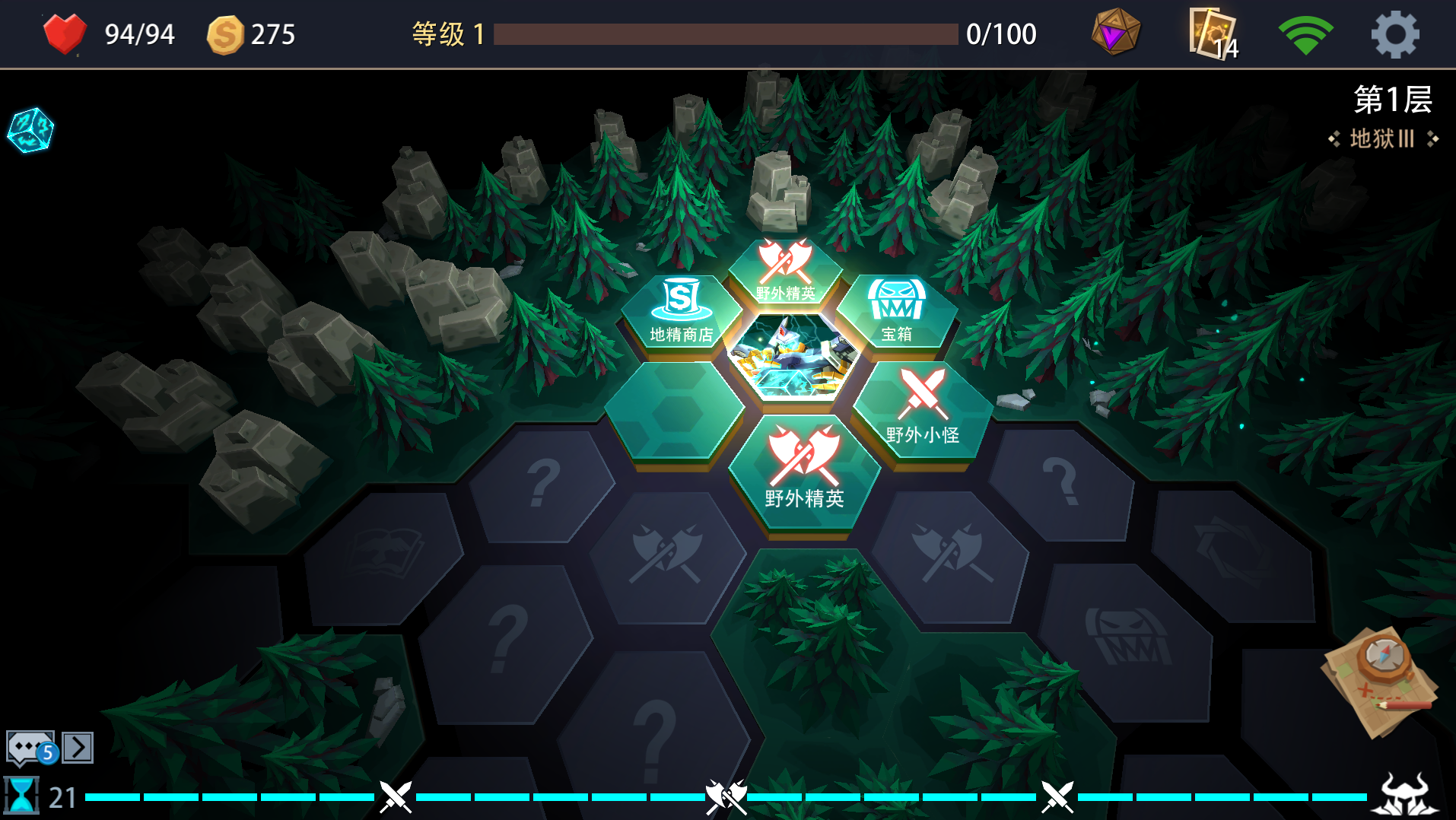Enter the 地精商店 goblin shop hex
This screenshot has width=1456, height=820.
coord(680,312)
